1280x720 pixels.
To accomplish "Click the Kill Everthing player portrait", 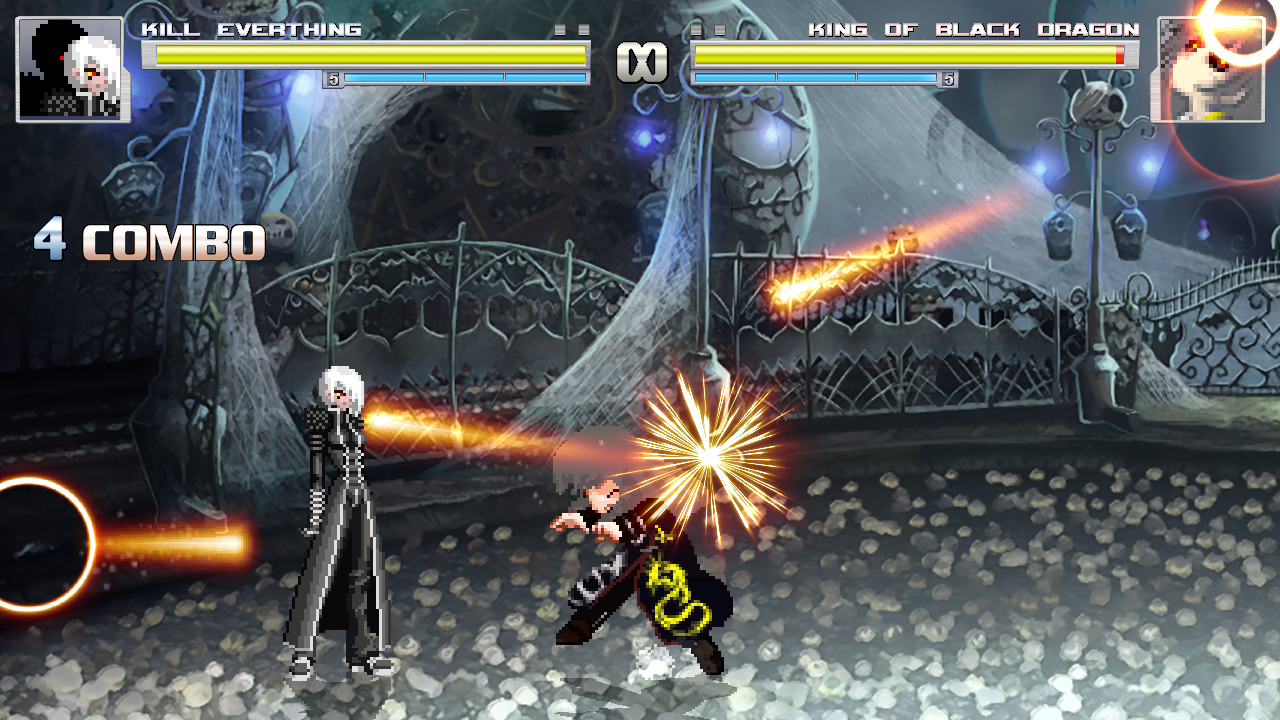I will pyautogui.click(x=70, y=69).
